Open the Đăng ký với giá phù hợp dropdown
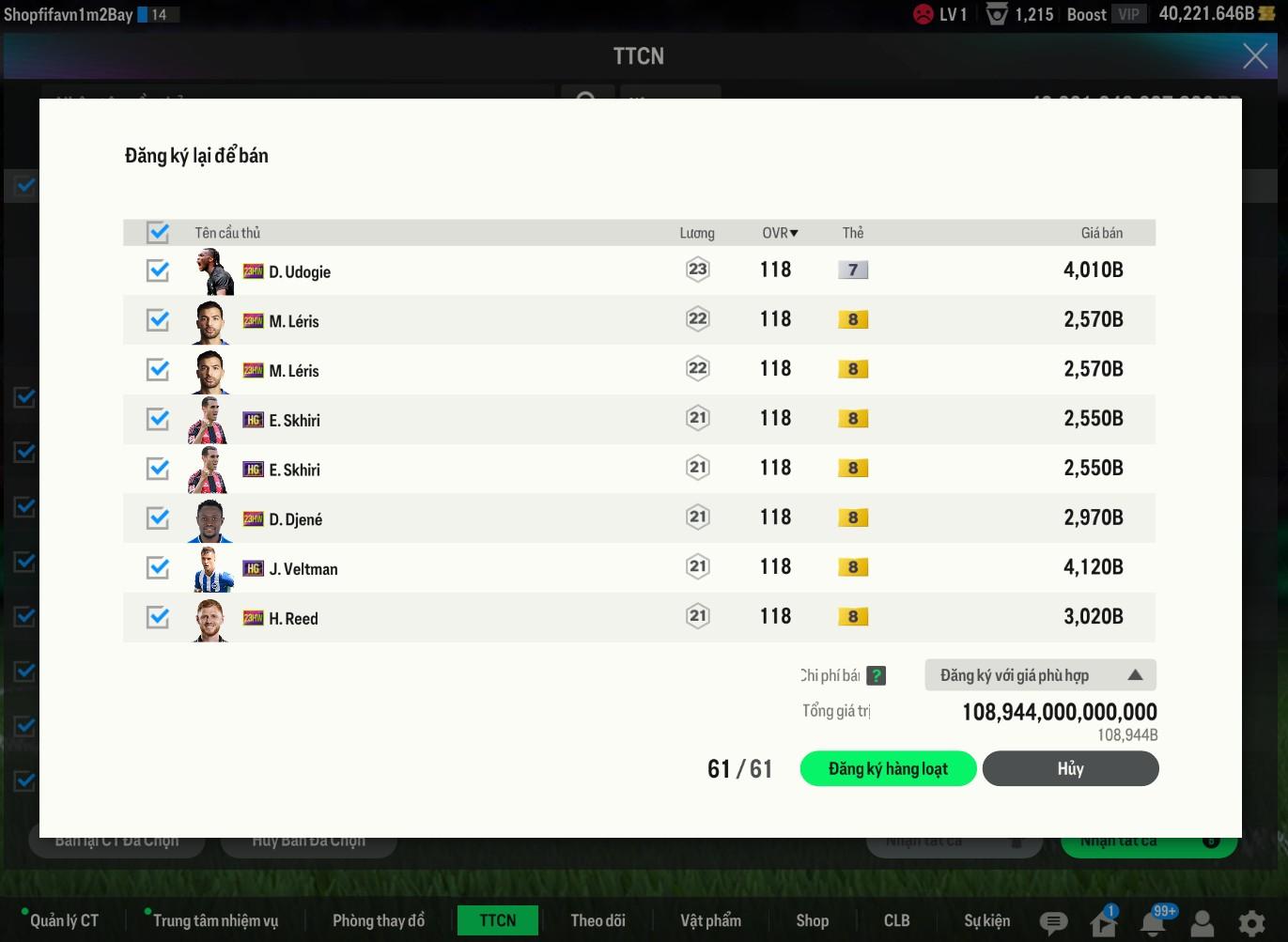Screen dimensions: 1288x942 [x=1040, y=675]
